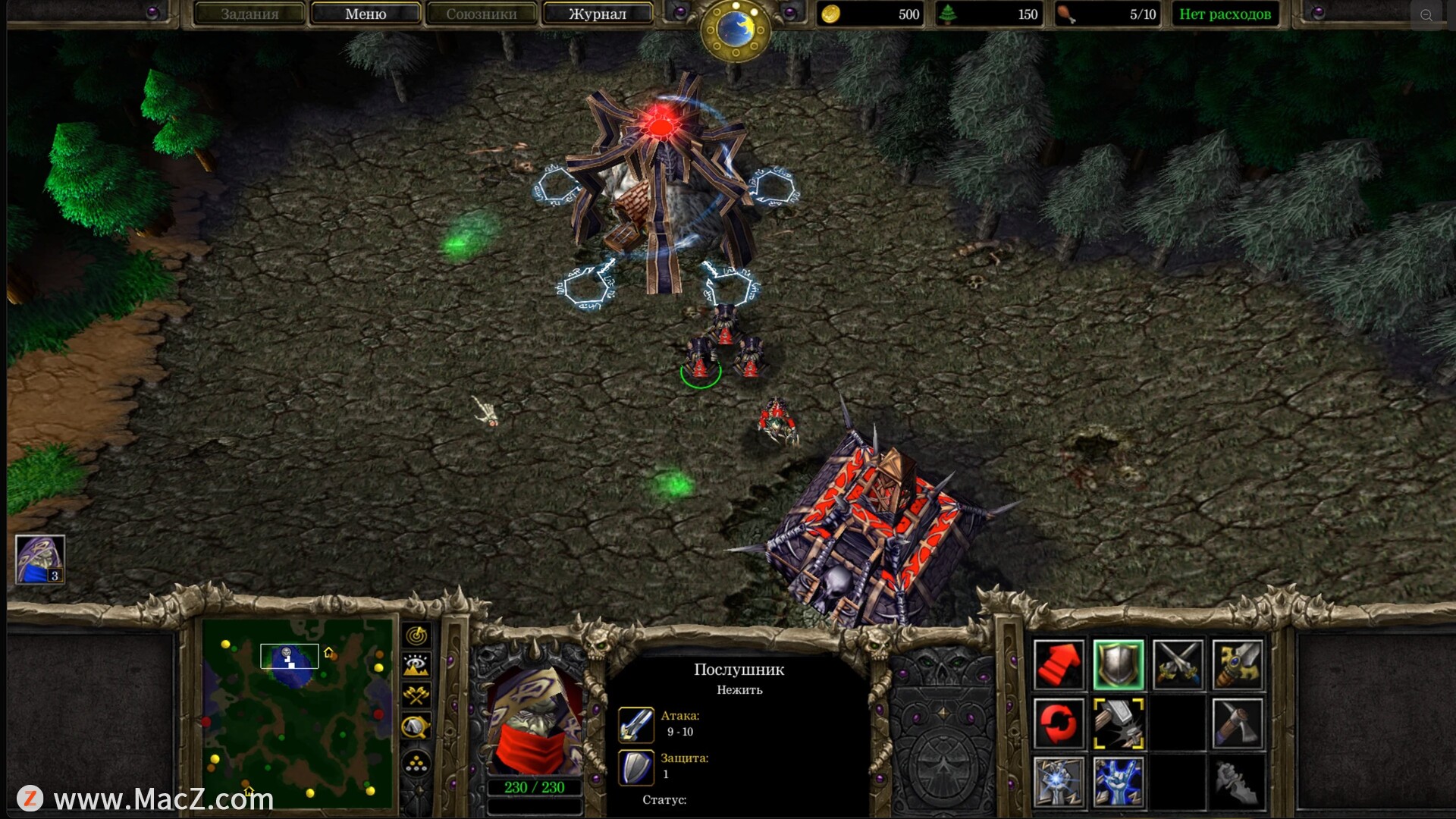1456x819 pixels.
Task: Activate the minimap signal ping button
Action: pyautogui.click(x=416, y=635)
